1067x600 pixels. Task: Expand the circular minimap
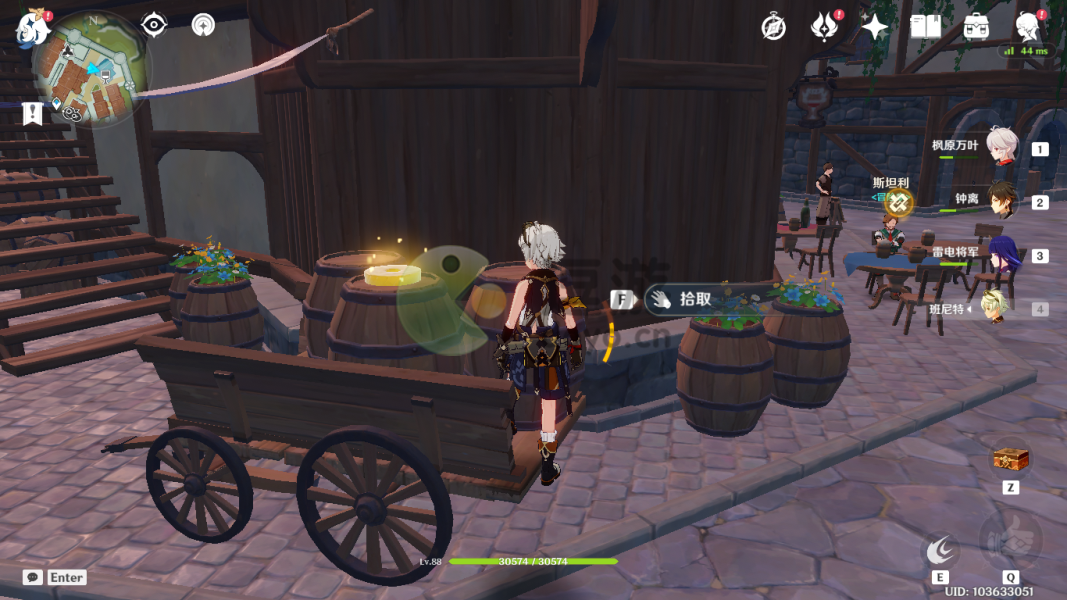coord(91,69)
